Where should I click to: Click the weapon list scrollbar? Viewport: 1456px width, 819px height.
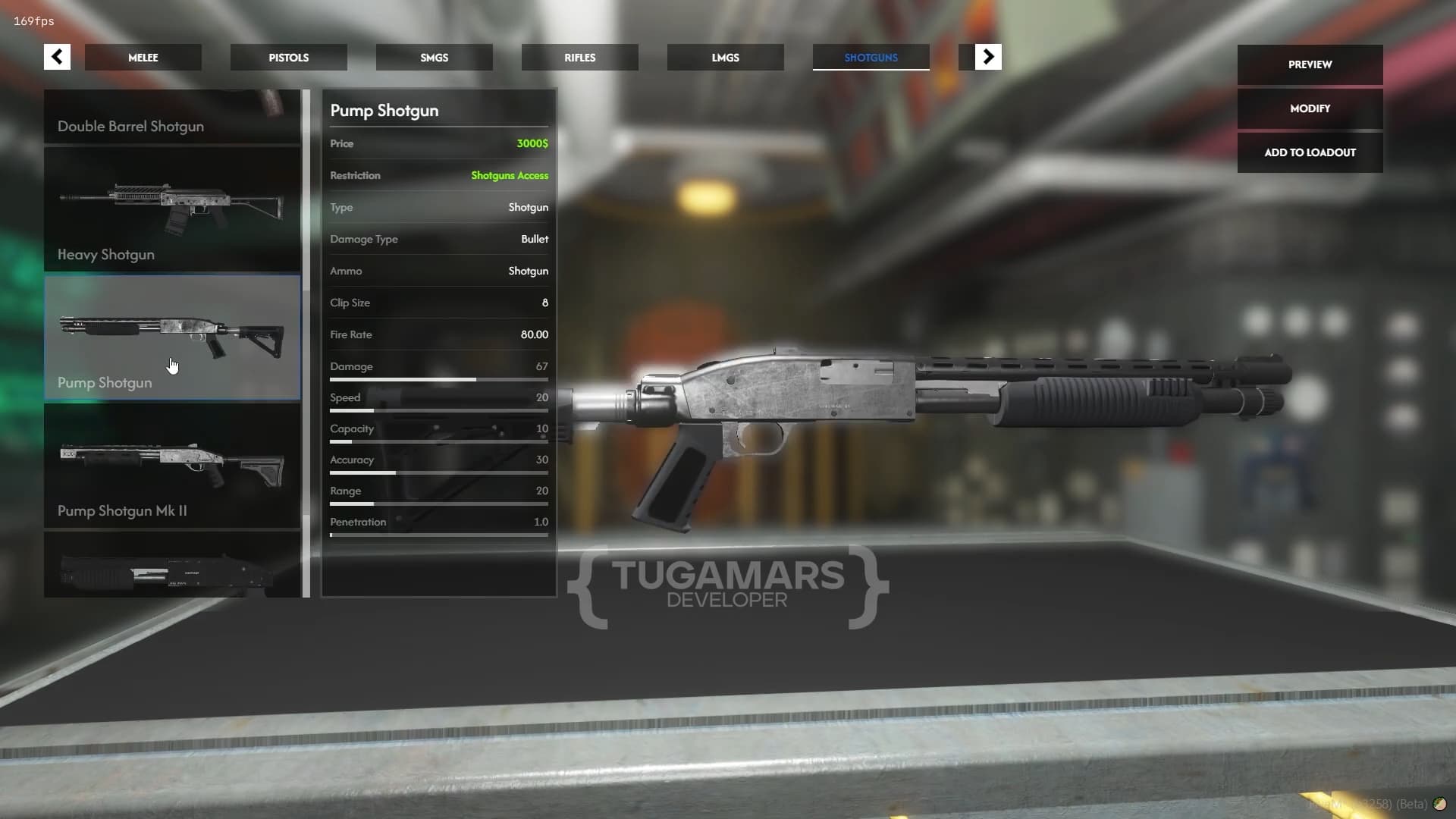[x=306, y=341]
